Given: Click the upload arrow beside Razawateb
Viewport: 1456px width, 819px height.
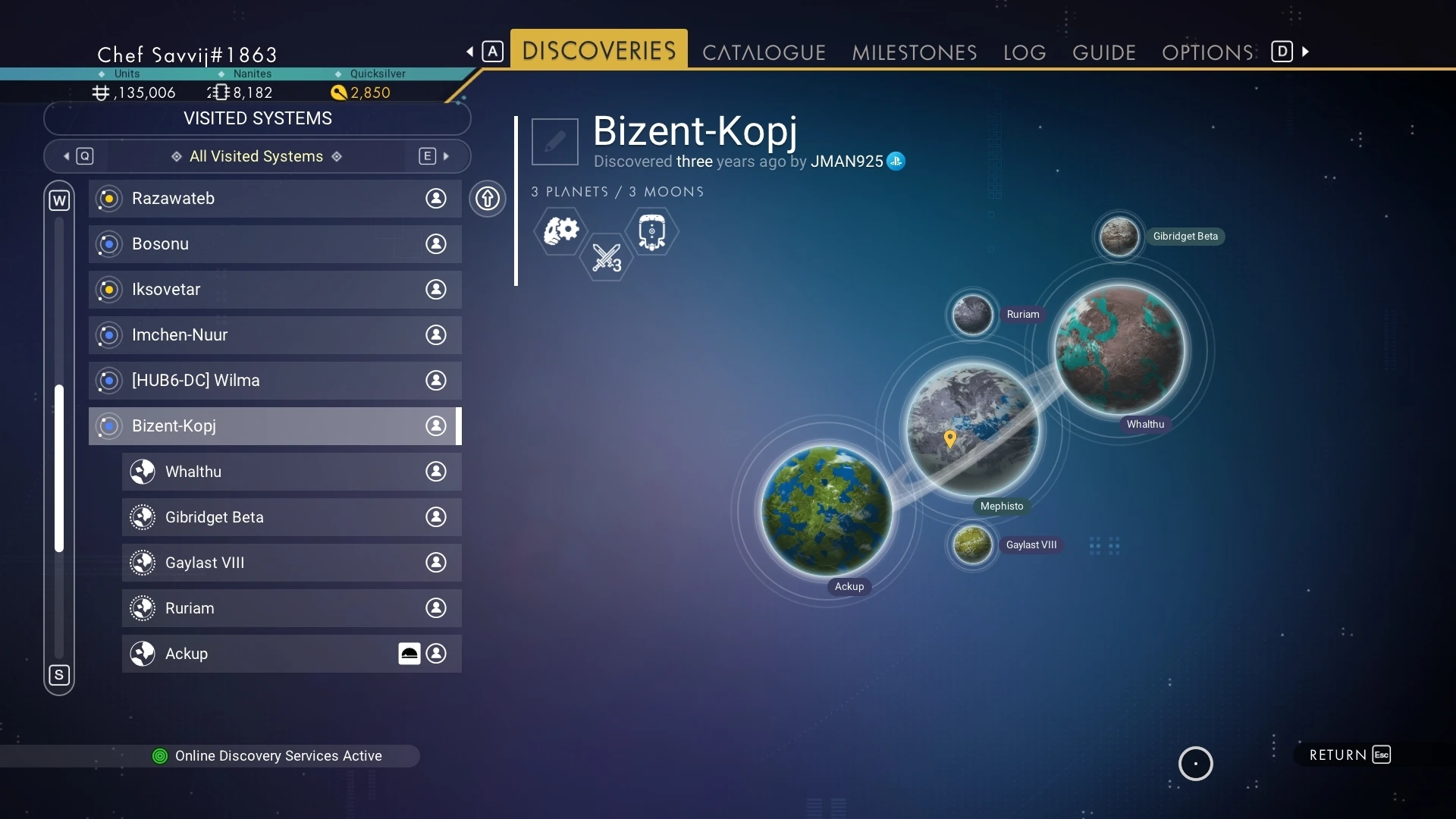Looking at the screenshot, I should point(488,199).
